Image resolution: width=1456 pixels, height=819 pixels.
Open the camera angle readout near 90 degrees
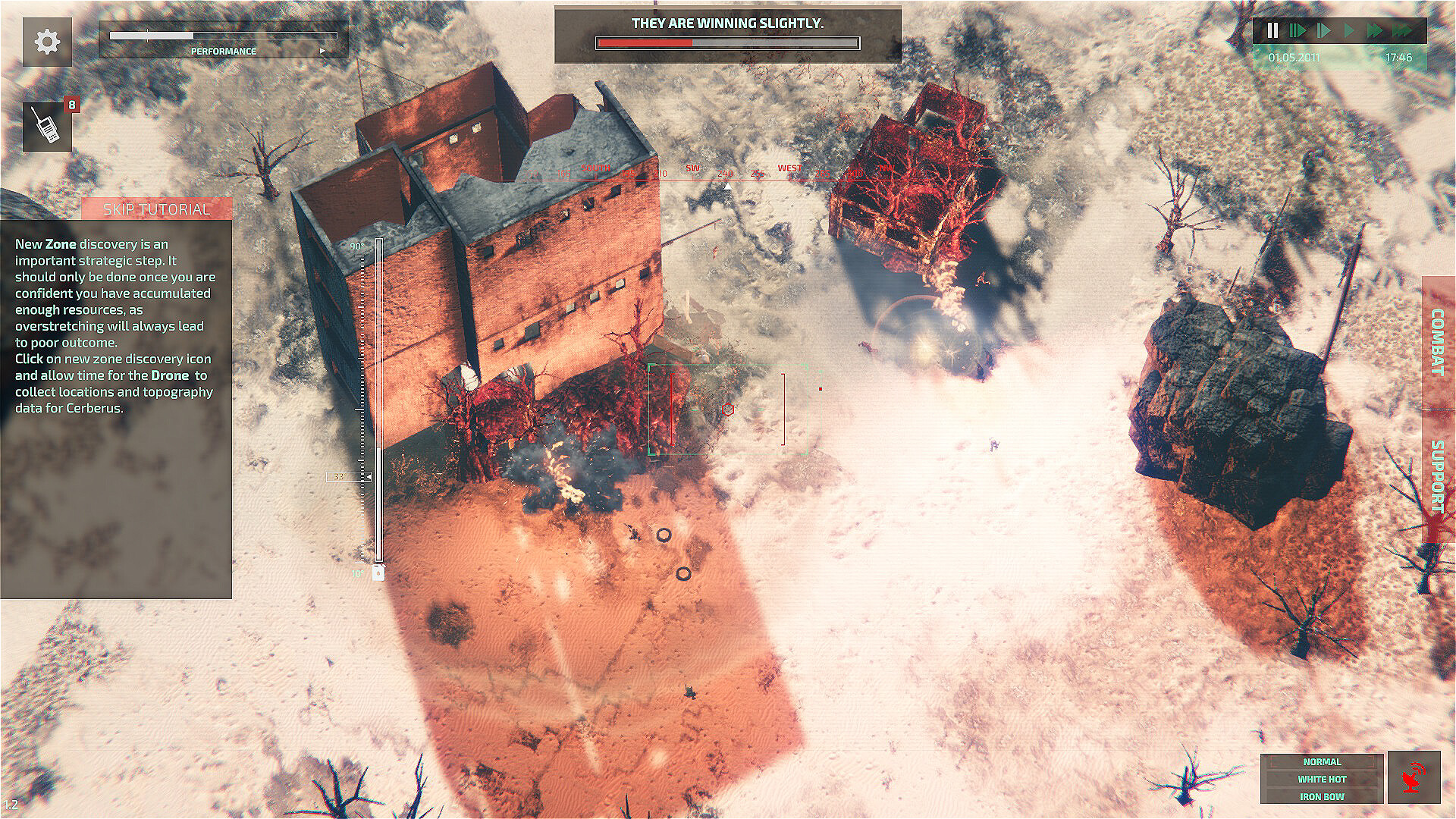[x=356, y=246]
